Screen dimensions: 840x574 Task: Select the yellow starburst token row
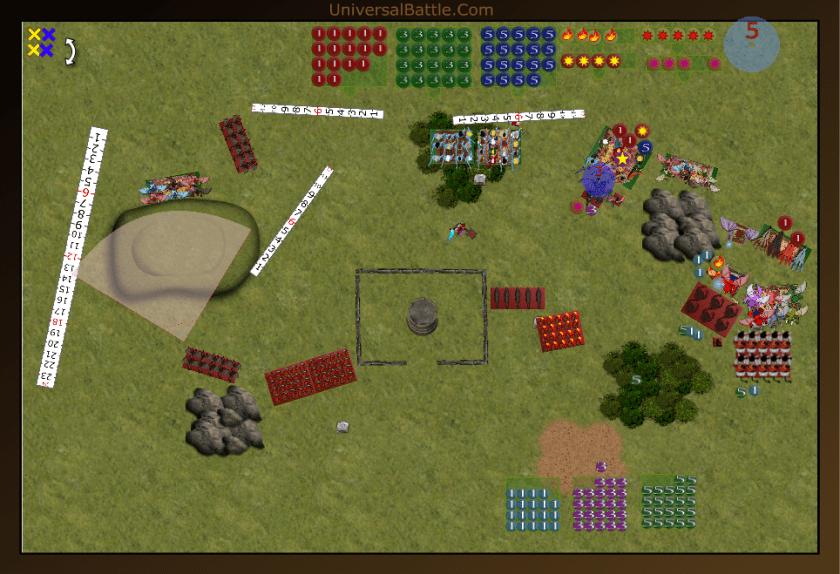click(591, 61)
